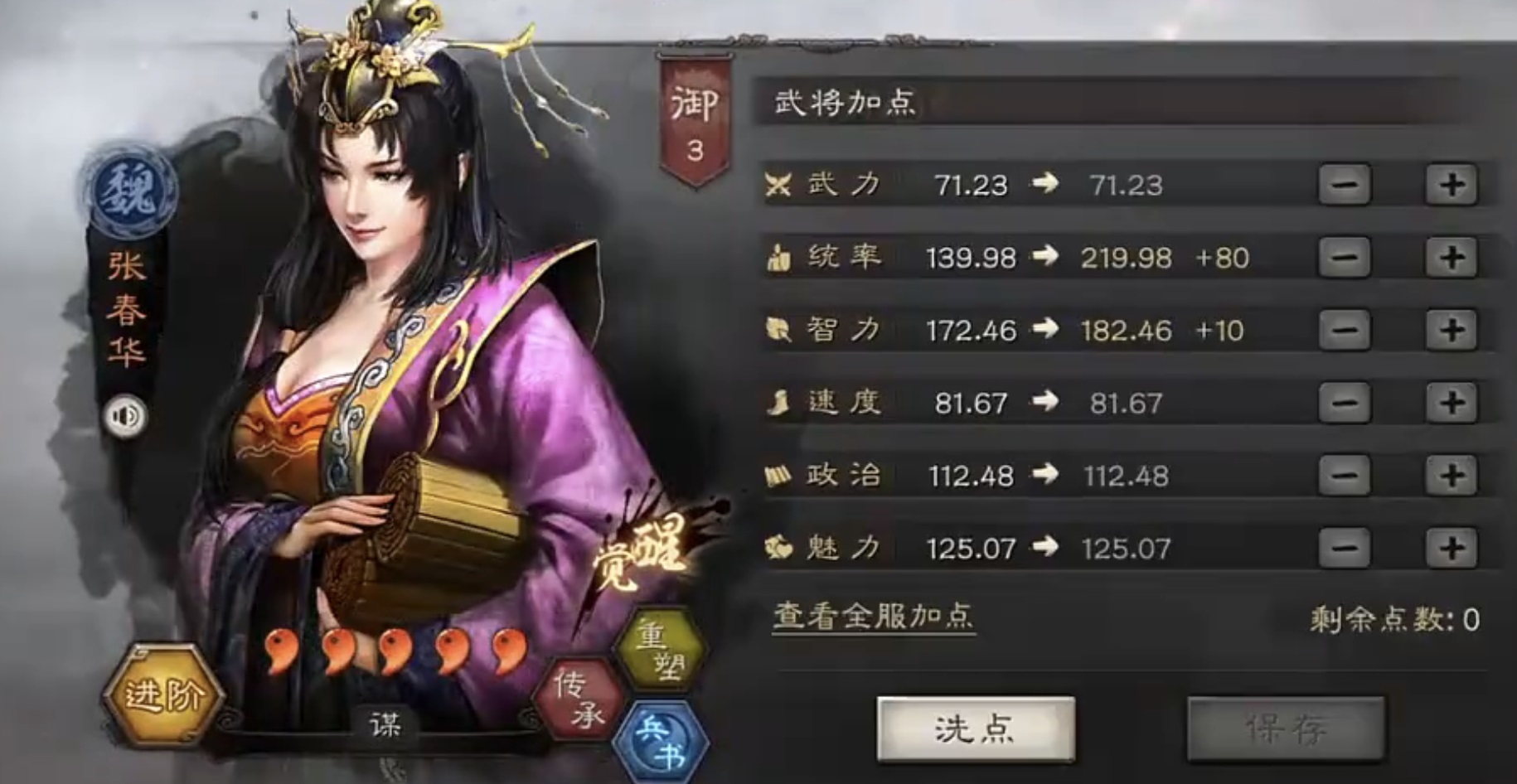This screenshot has width=1517, height=784.
Task: Select the 智力 feather intelligence icon
Action: click(778, 329)
